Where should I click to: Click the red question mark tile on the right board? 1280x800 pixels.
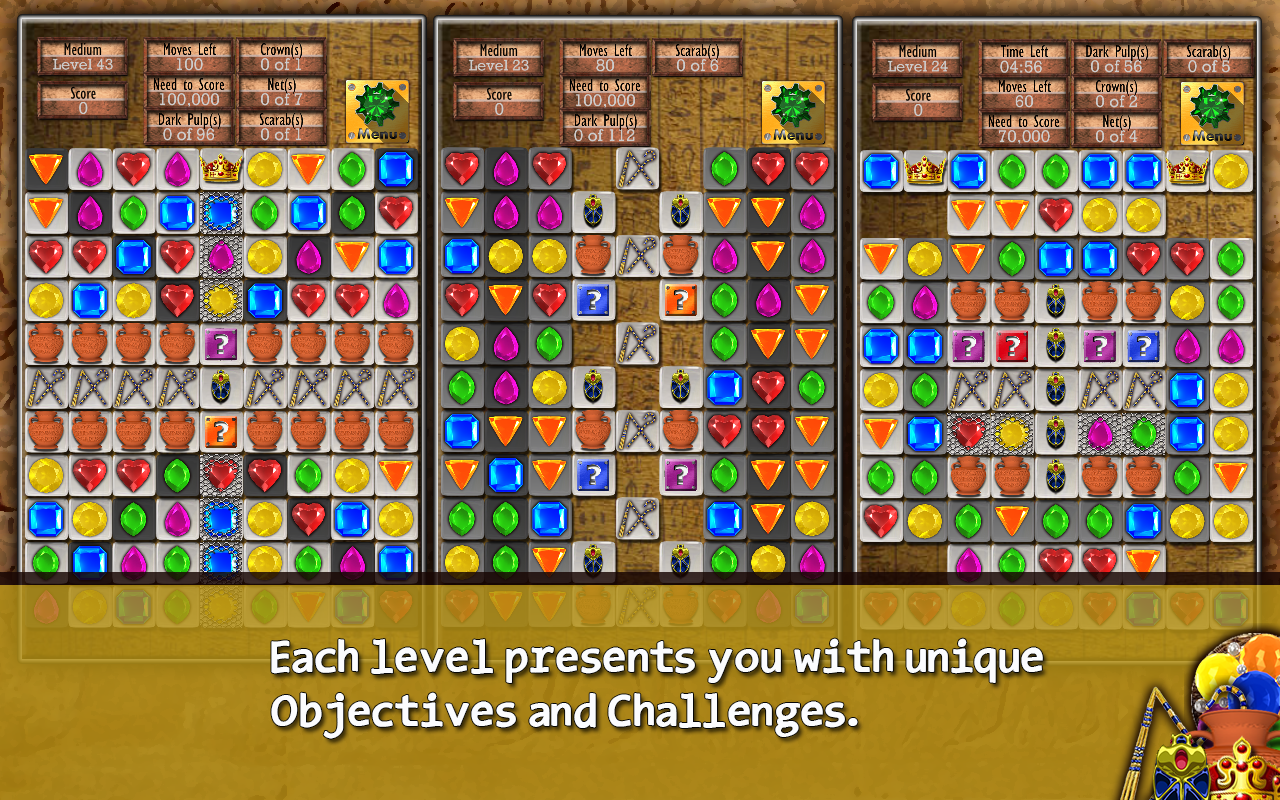pyautogui.click(x=1012, y=347)
